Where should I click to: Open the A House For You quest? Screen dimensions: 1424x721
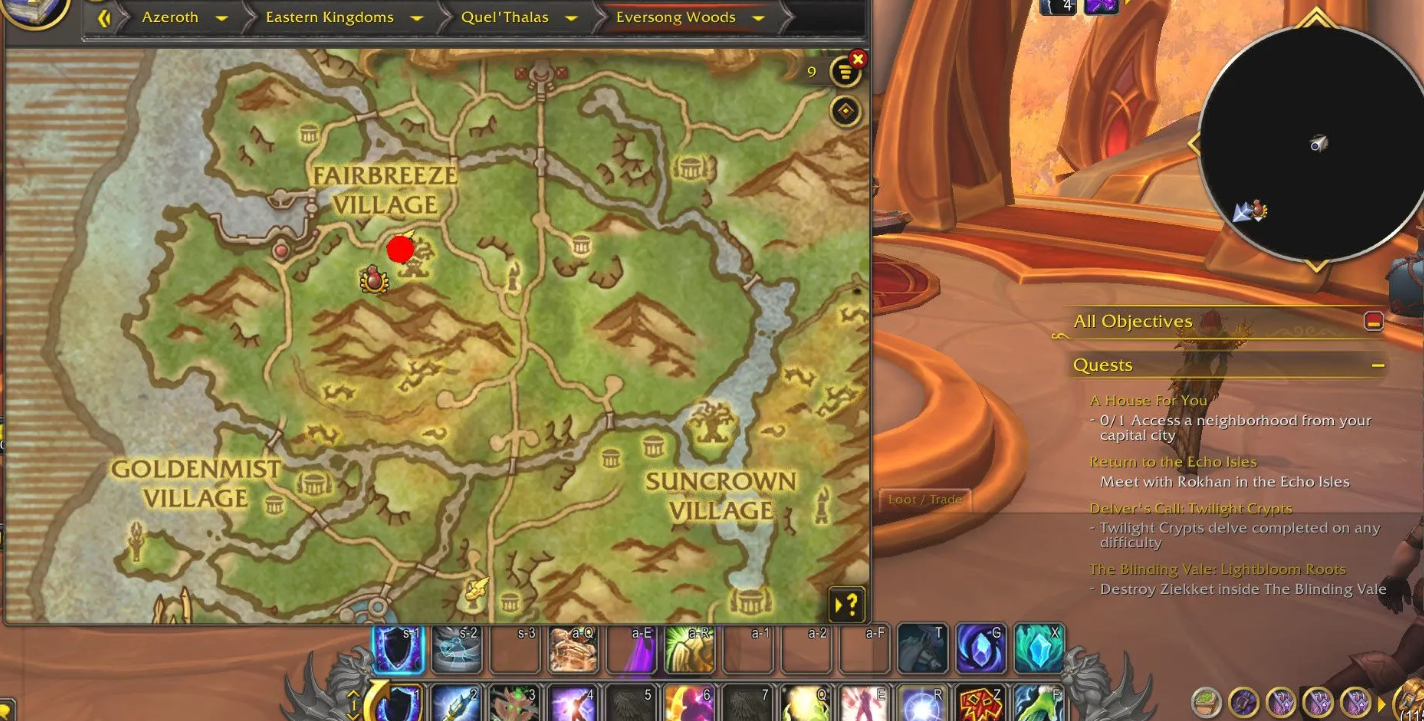1148,400
